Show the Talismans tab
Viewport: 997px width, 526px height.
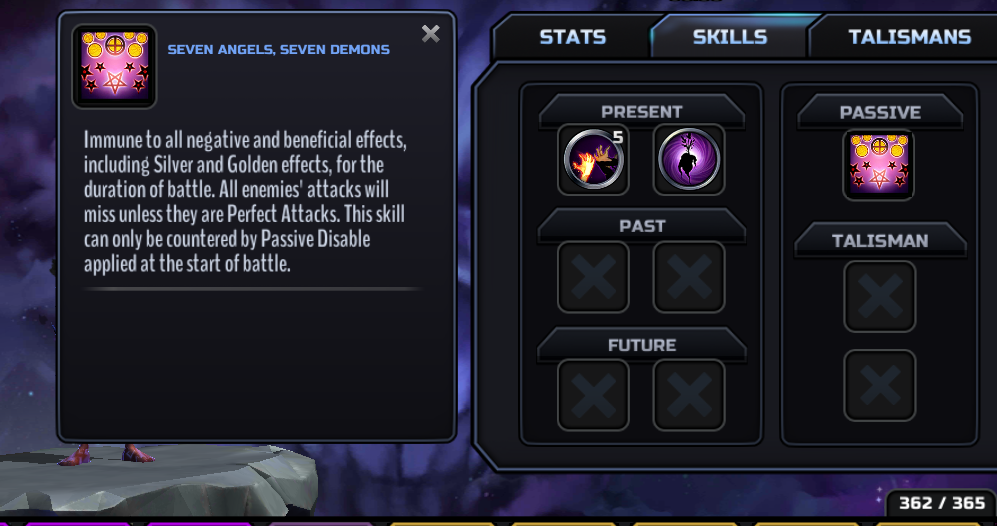909,37
